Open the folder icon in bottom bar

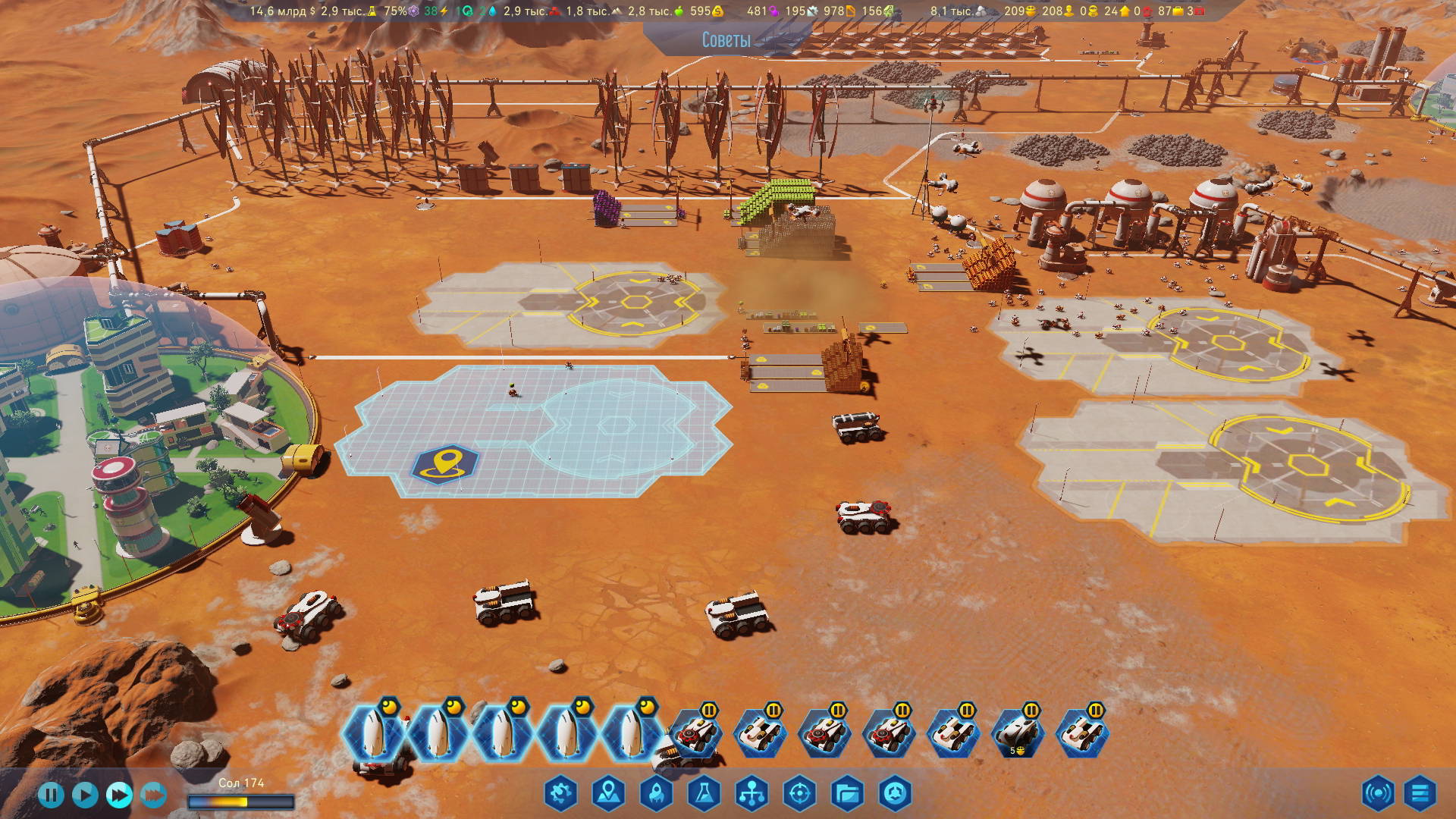point(847,793)
